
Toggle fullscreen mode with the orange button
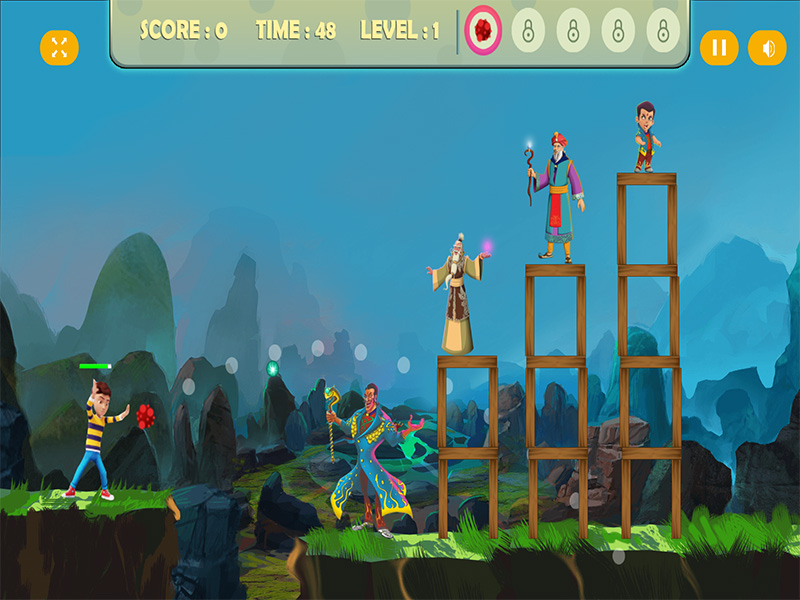59,47
